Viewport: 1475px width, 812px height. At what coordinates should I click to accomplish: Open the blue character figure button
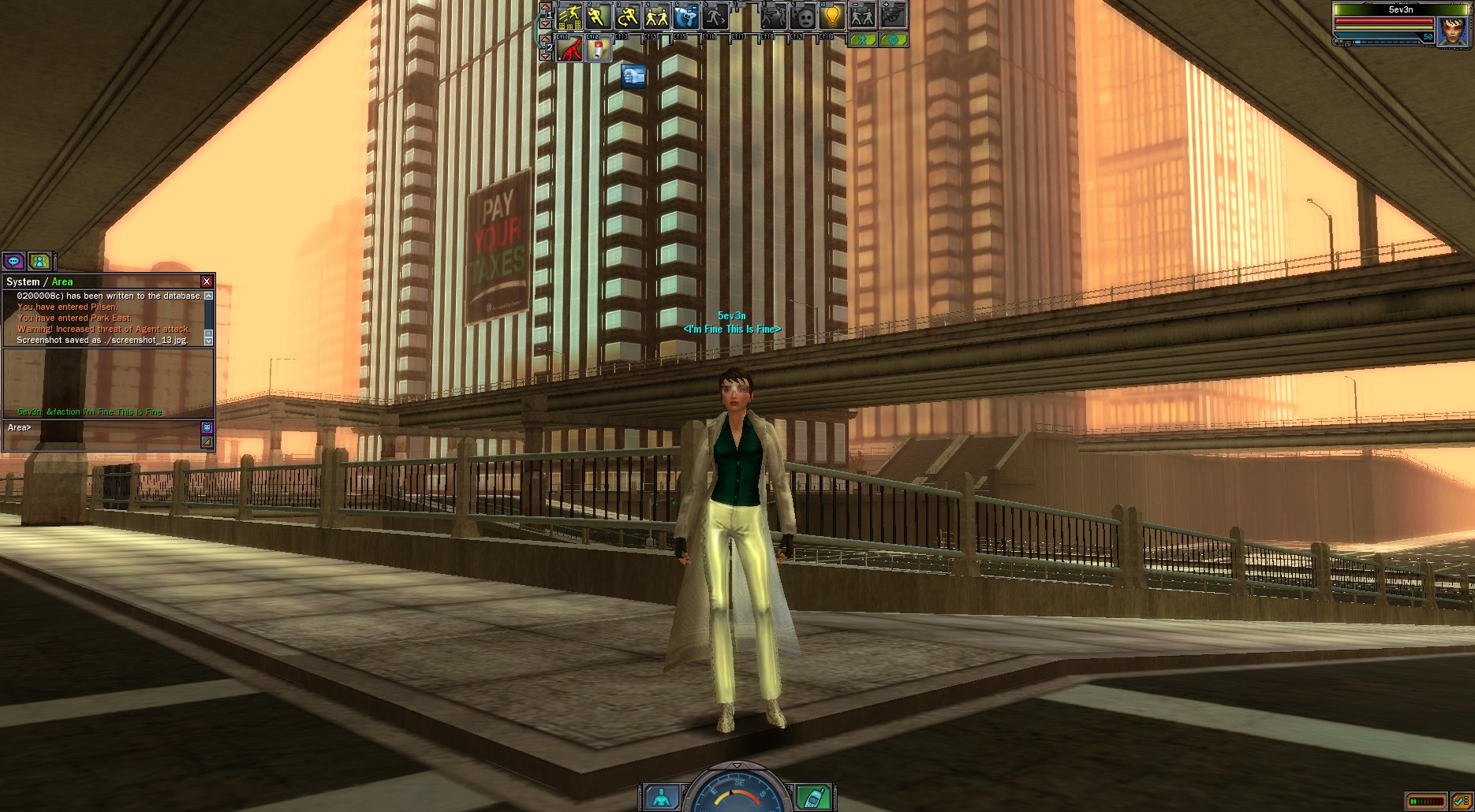661,797
